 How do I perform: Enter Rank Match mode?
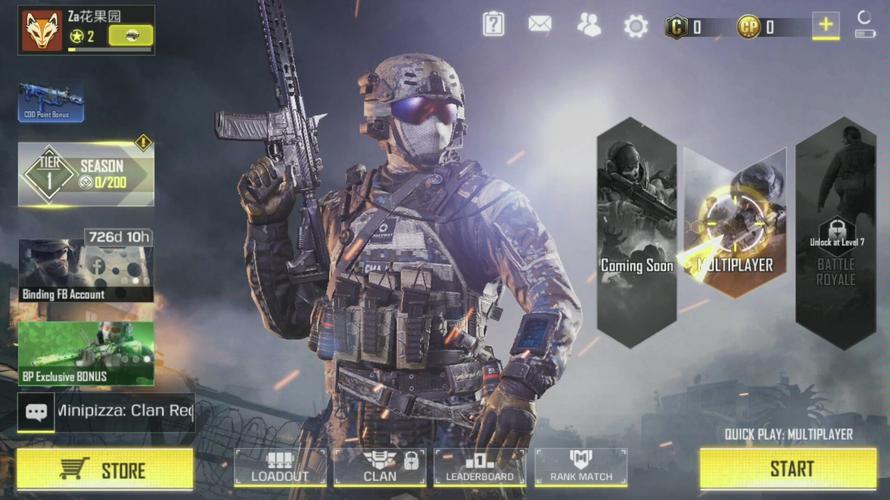coord(581,467)
